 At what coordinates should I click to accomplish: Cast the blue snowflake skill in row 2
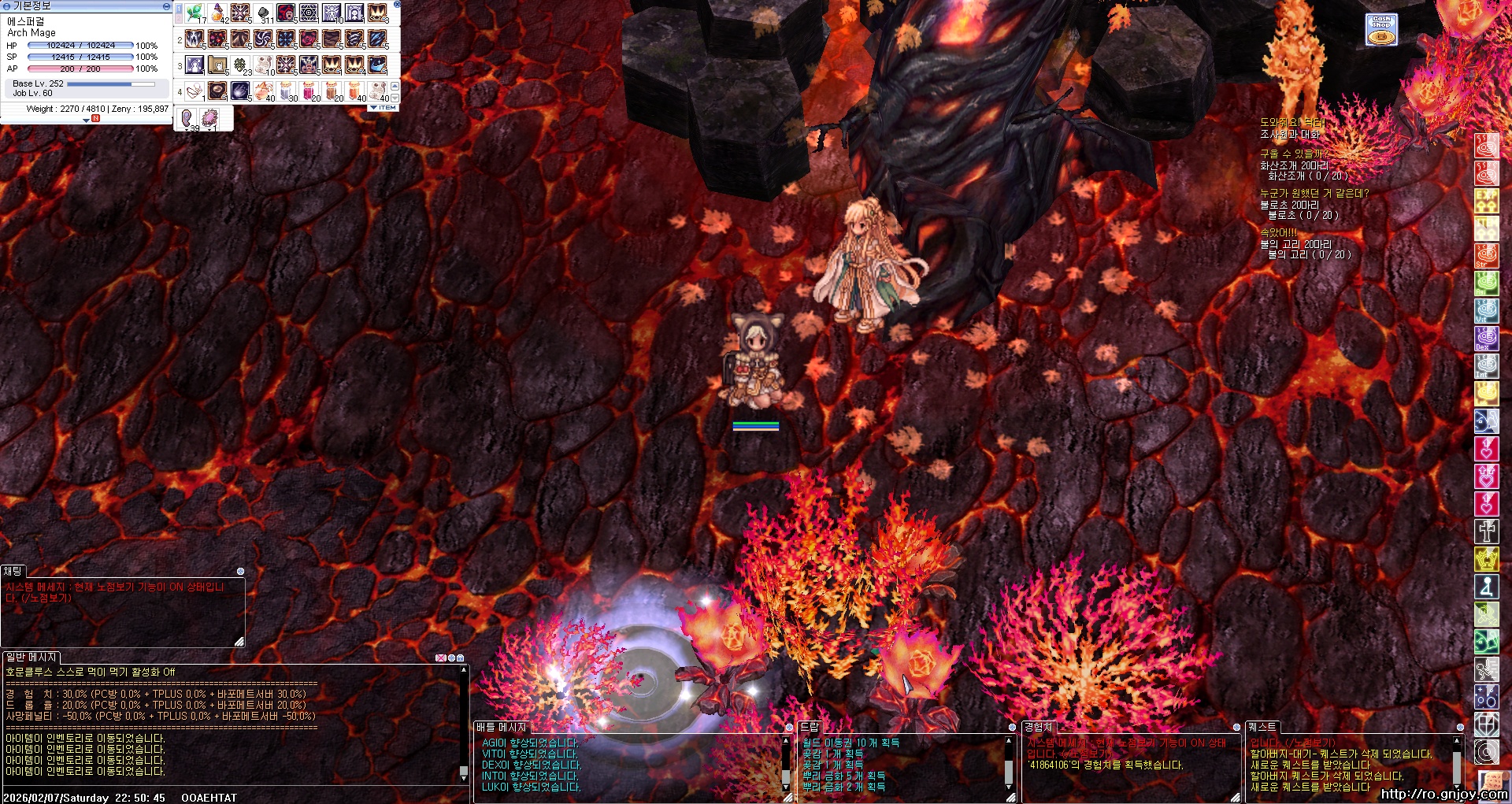click(x=286, y=39)
